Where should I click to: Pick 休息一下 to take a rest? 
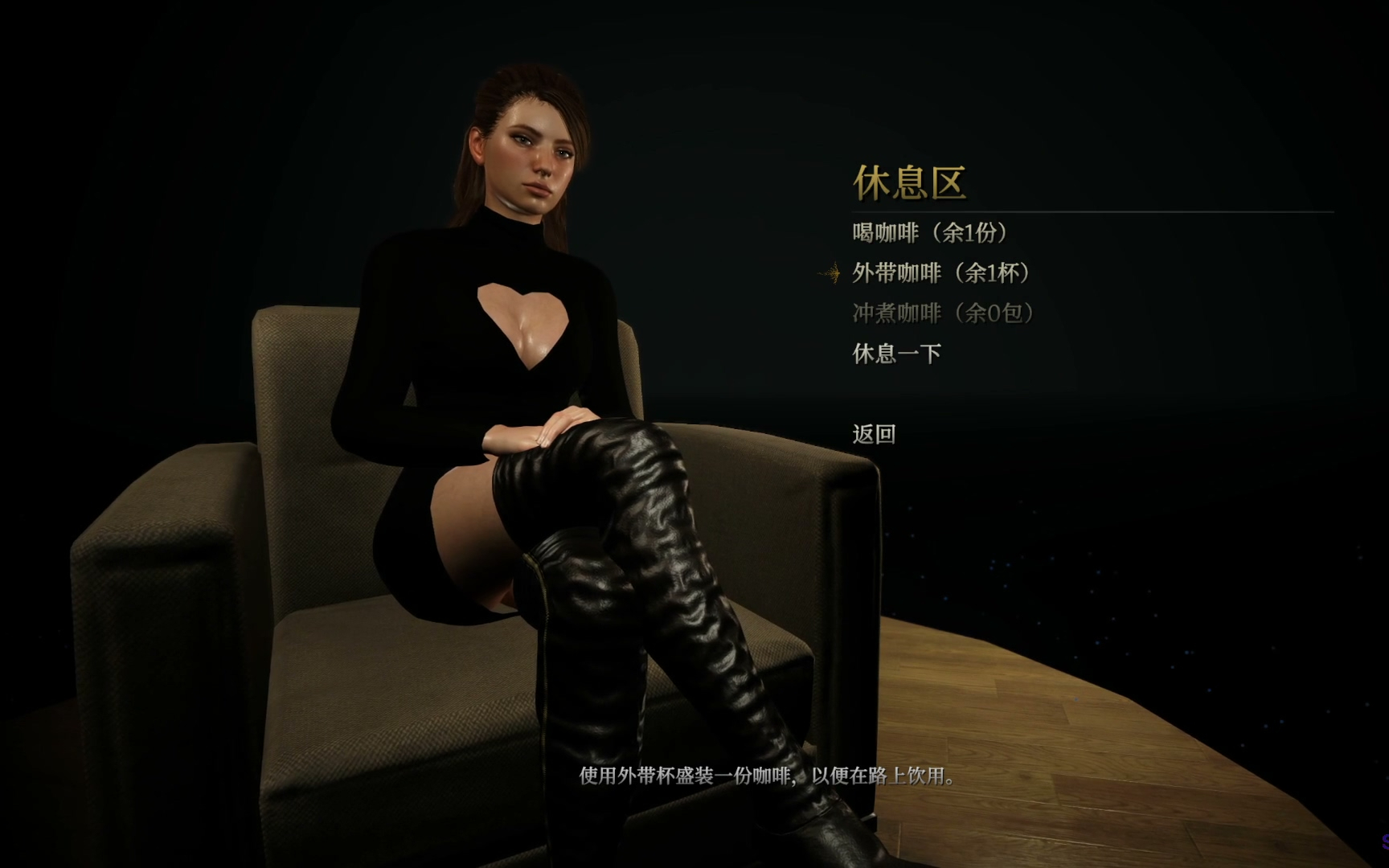pyautogui.click(x=896, y=354)
